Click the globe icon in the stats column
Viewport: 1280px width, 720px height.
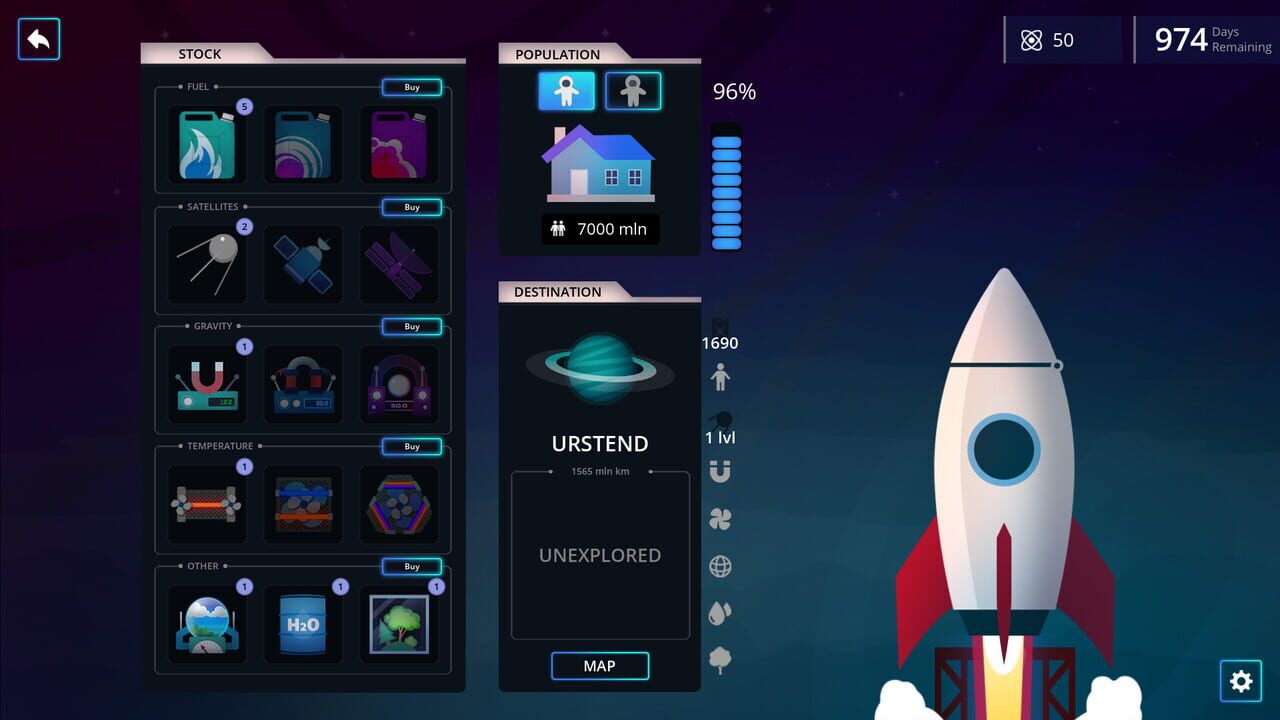(x=722, y=566)
